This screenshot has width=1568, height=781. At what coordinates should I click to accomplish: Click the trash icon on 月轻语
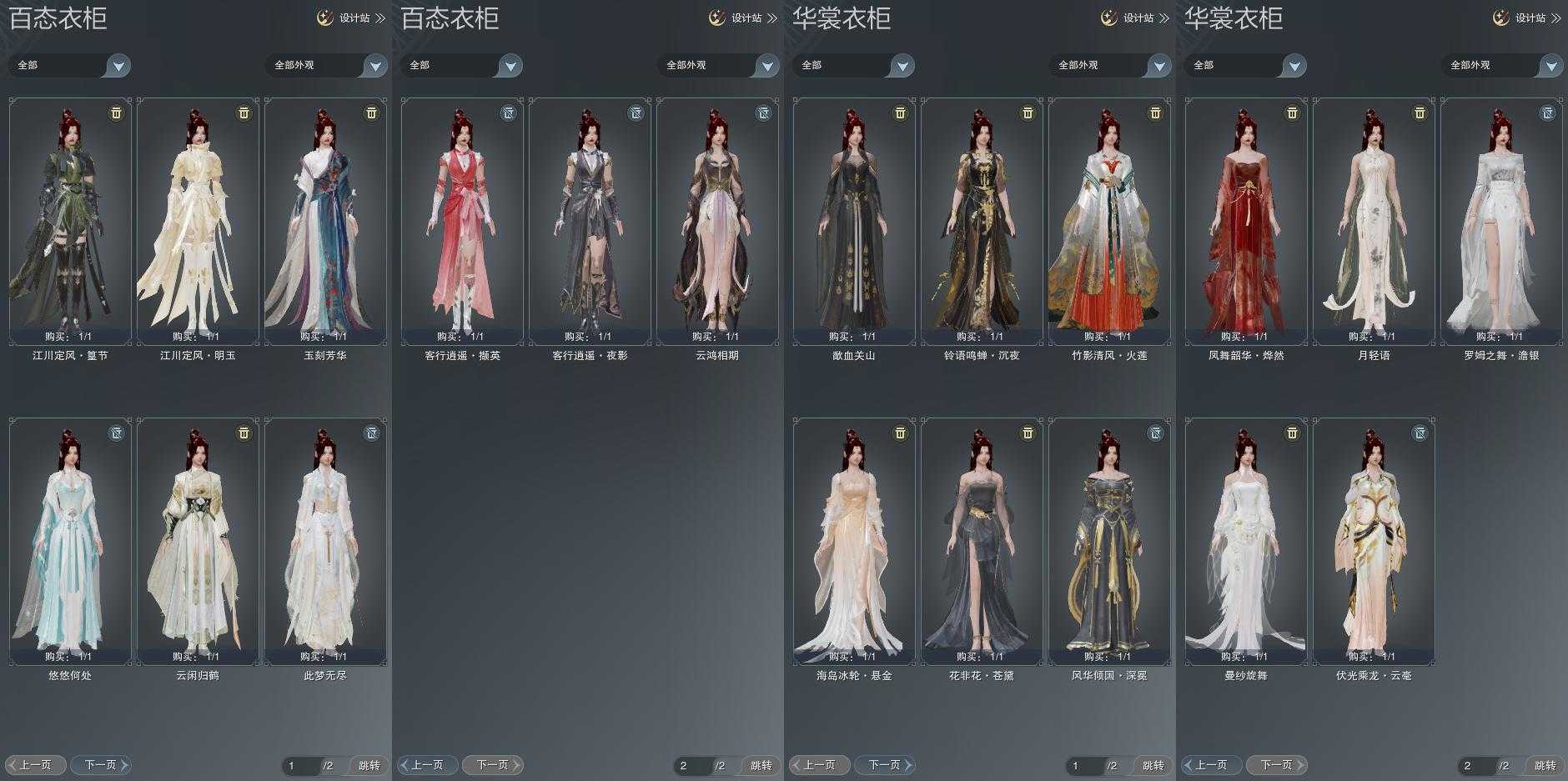coord(1420,113)
